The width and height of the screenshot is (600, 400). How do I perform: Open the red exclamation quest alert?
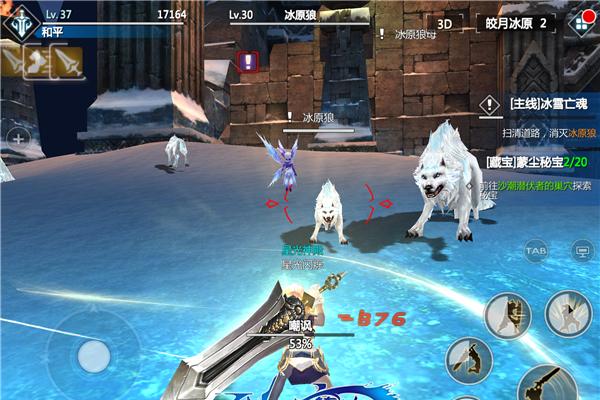coord(248,62)
